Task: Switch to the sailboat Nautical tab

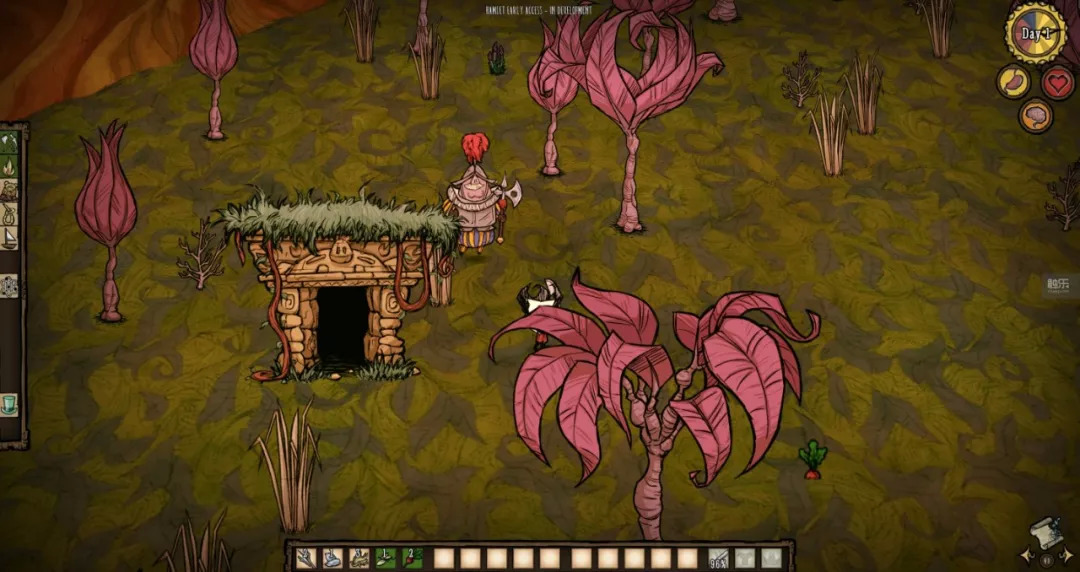Action: point(10,238)
